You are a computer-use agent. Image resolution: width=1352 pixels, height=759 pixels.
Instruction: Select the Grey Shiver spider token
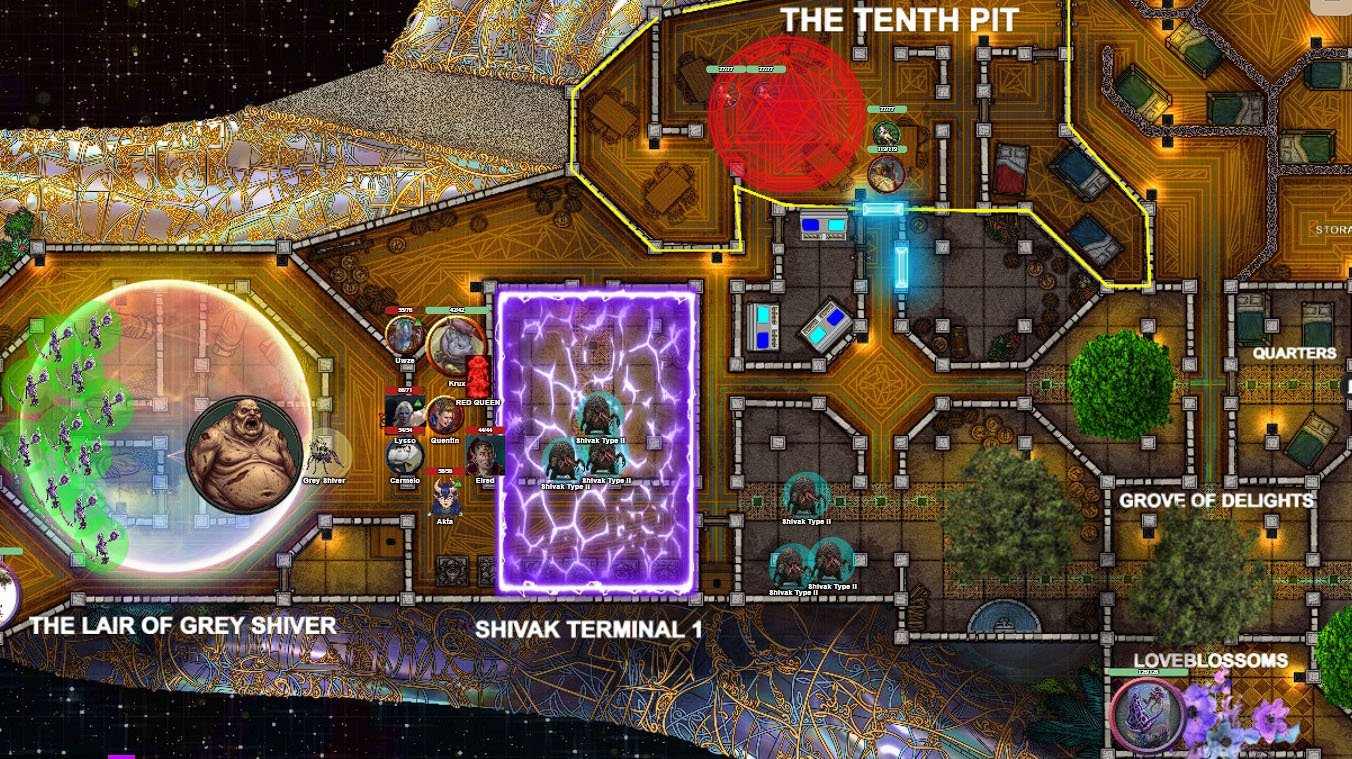pos(325,455)
